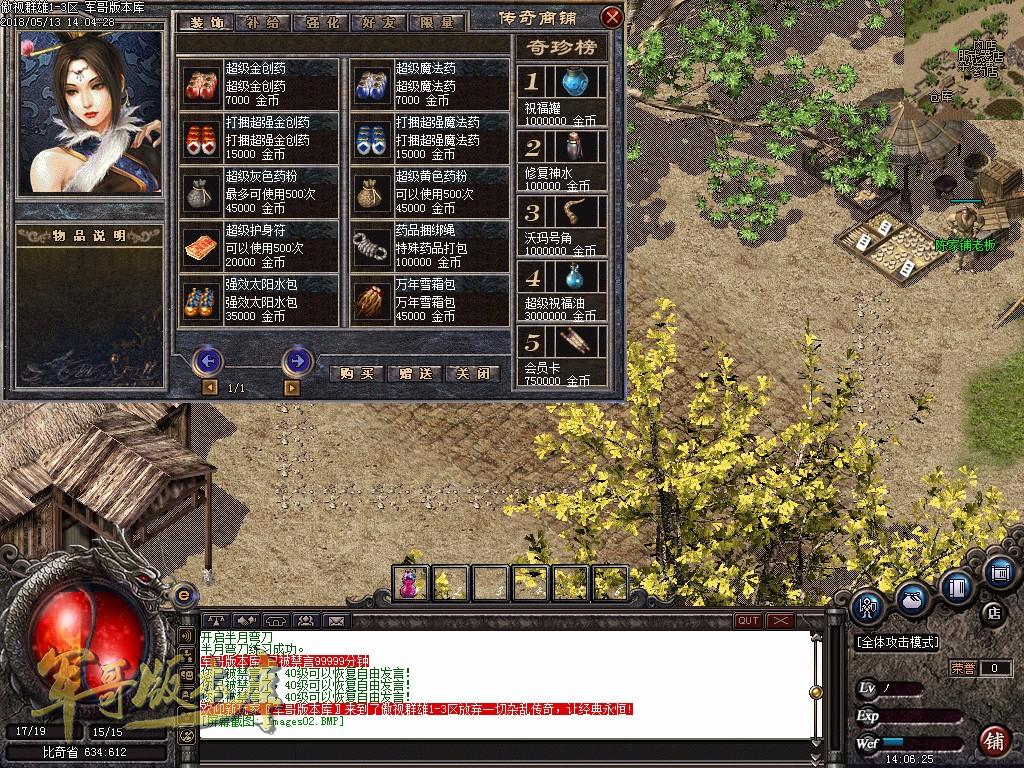Switch to the 补给 tab
Image resolution: width=1024 pixels, height=768 pixels.
(262, 21)
